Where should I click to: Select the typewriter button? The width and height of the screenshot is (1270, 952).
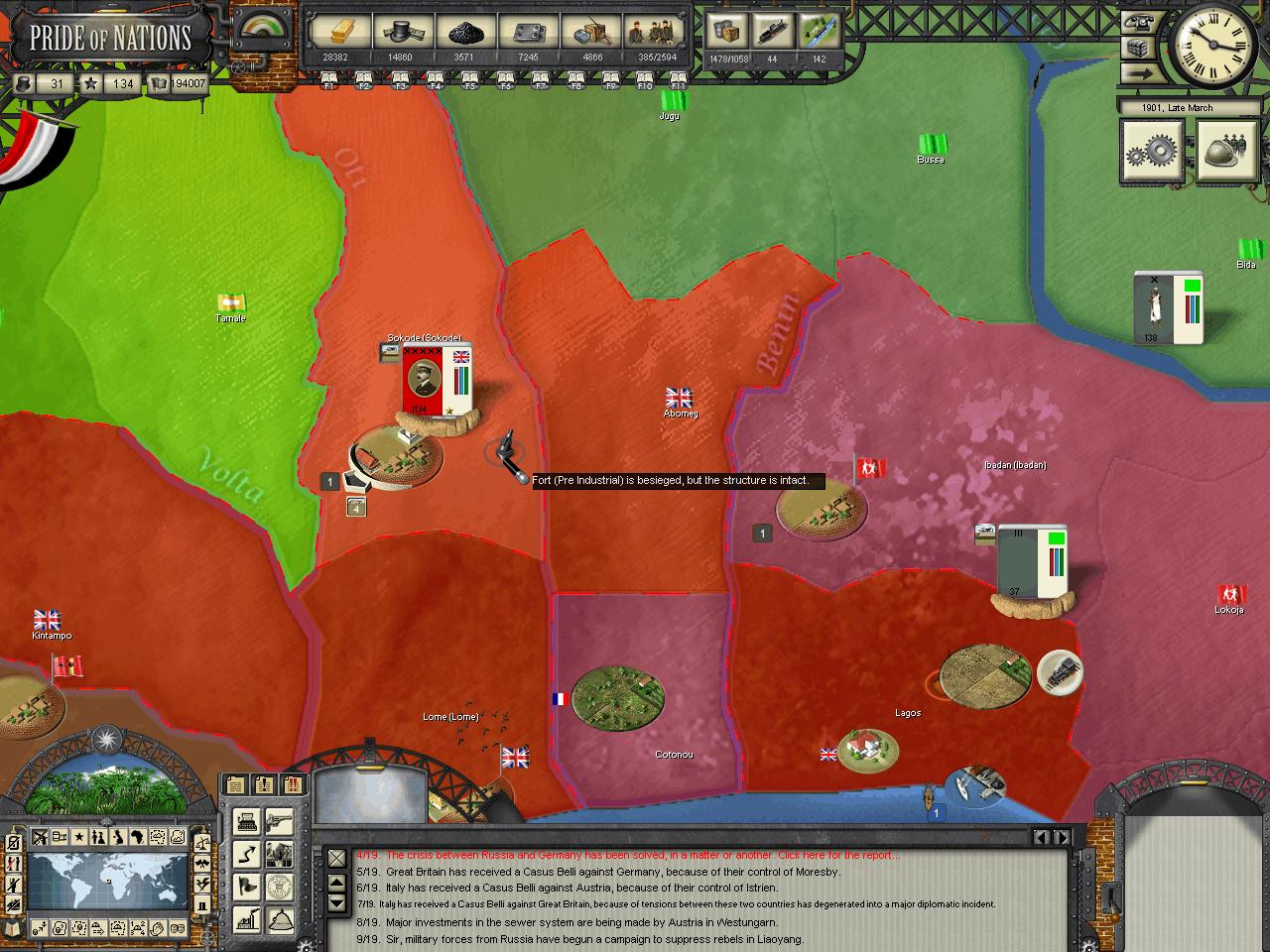pyautogui.click(x=247, y=822)
